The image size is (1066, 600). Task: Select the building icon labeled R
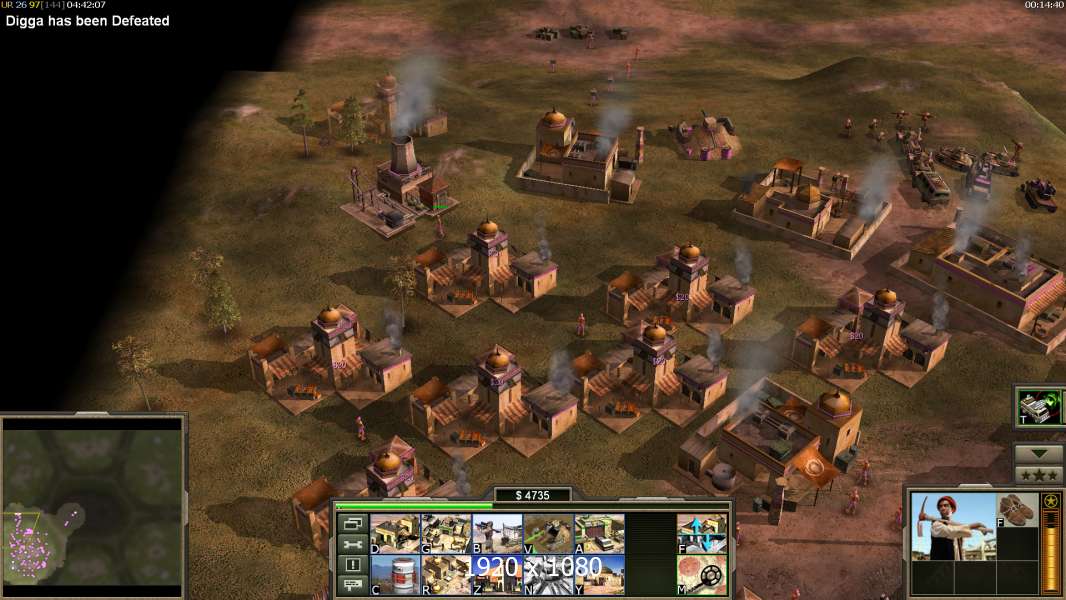click(446, 574)
